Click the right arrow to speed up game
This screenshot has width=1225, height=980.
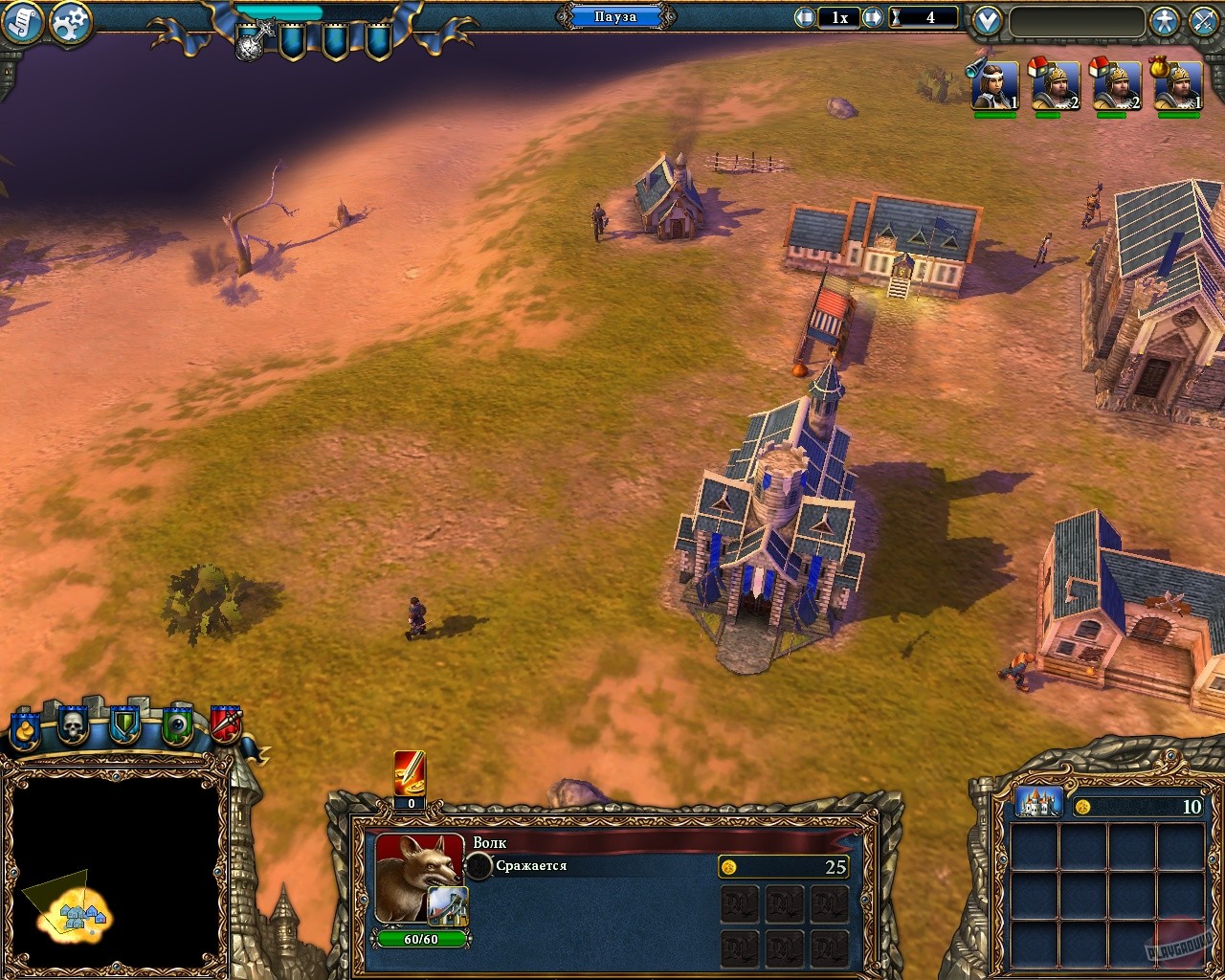pyautogui.click(x=872, y=15)
